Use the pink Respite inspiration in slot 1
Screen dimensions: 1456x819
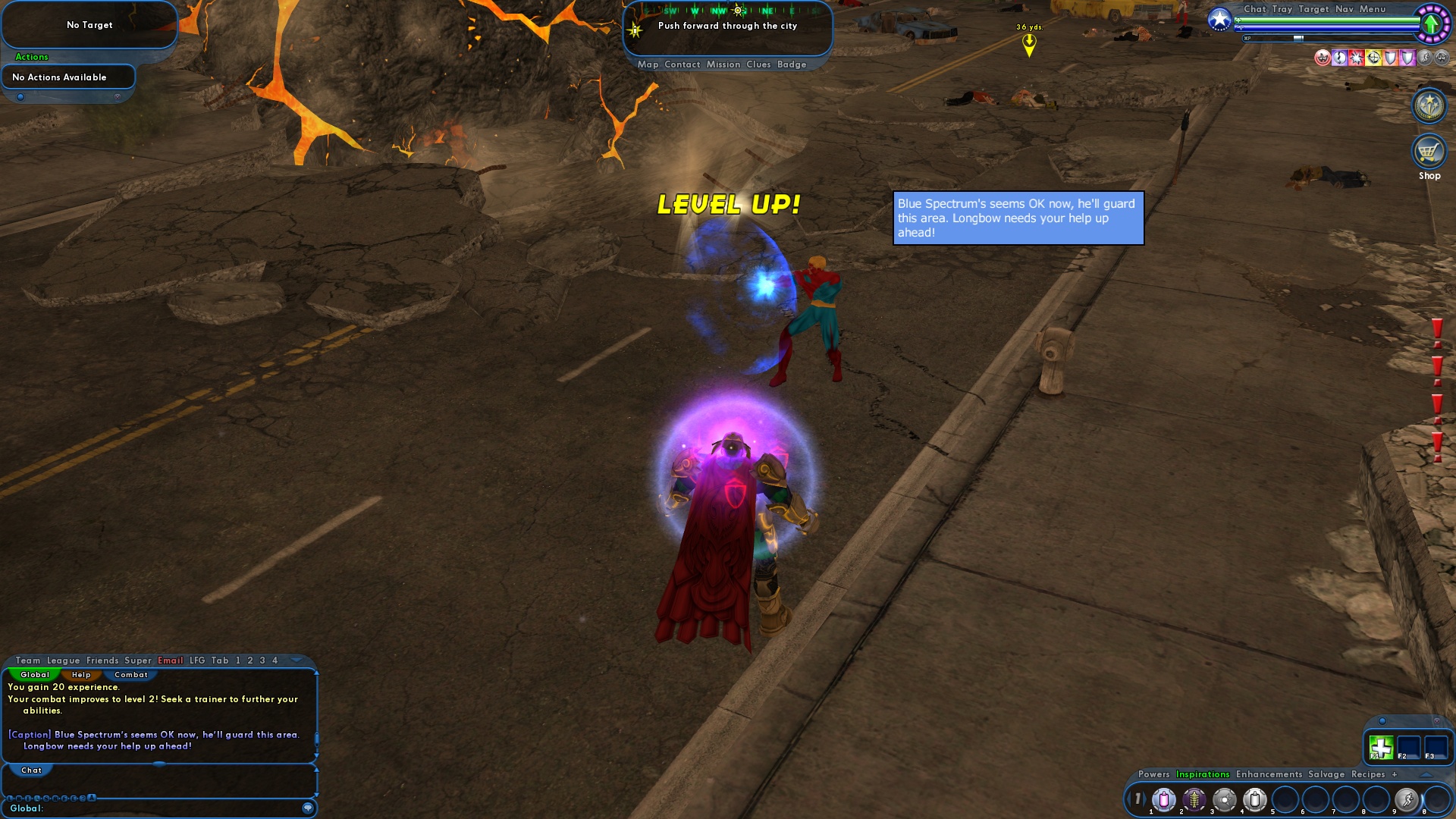click(1164, 800)
